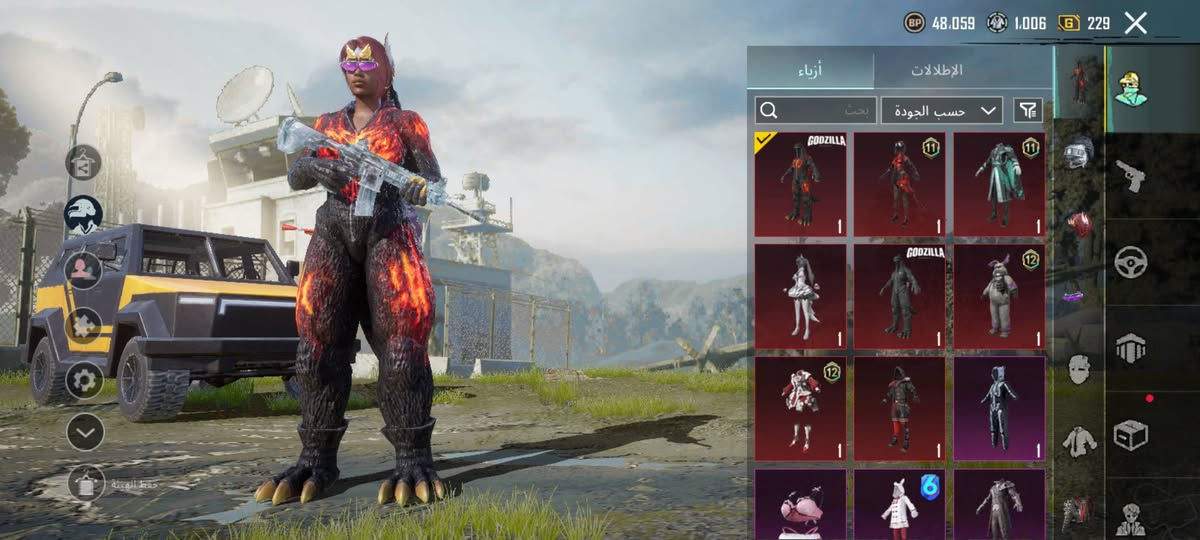
Task: Close the inventory with the X button
Action: [x=1135, y=23]
